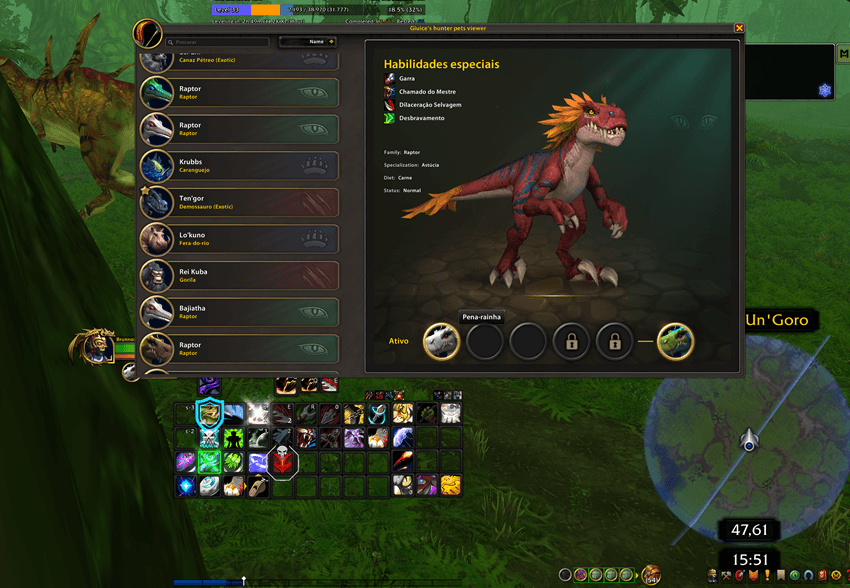This screenshot has height=588, width=850.
Task: Select Bajiatha the Raptor
Action: point(239,312)
